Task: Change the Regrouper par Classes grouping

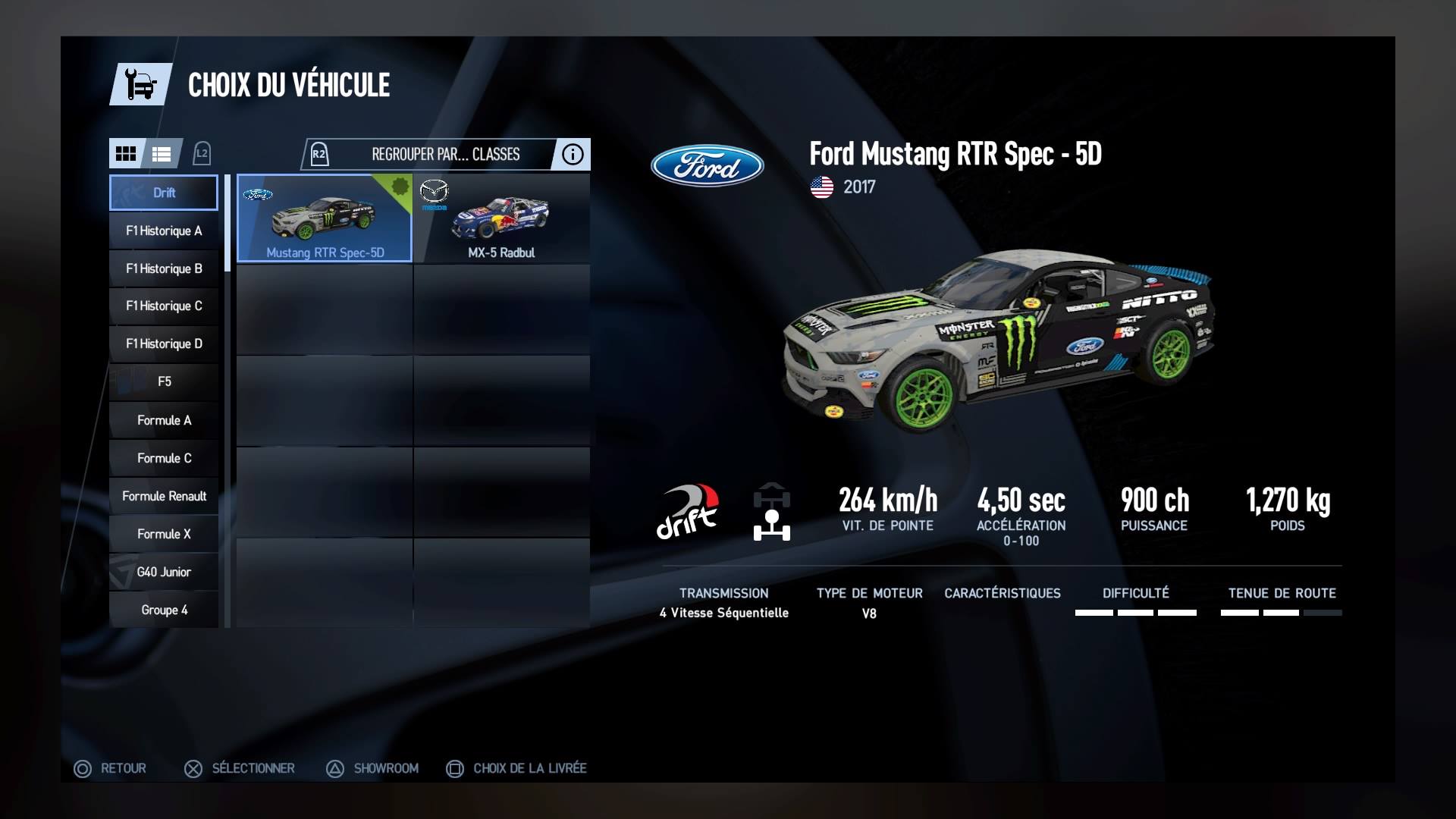Action: pyautogui.click(x=445, y=155)
